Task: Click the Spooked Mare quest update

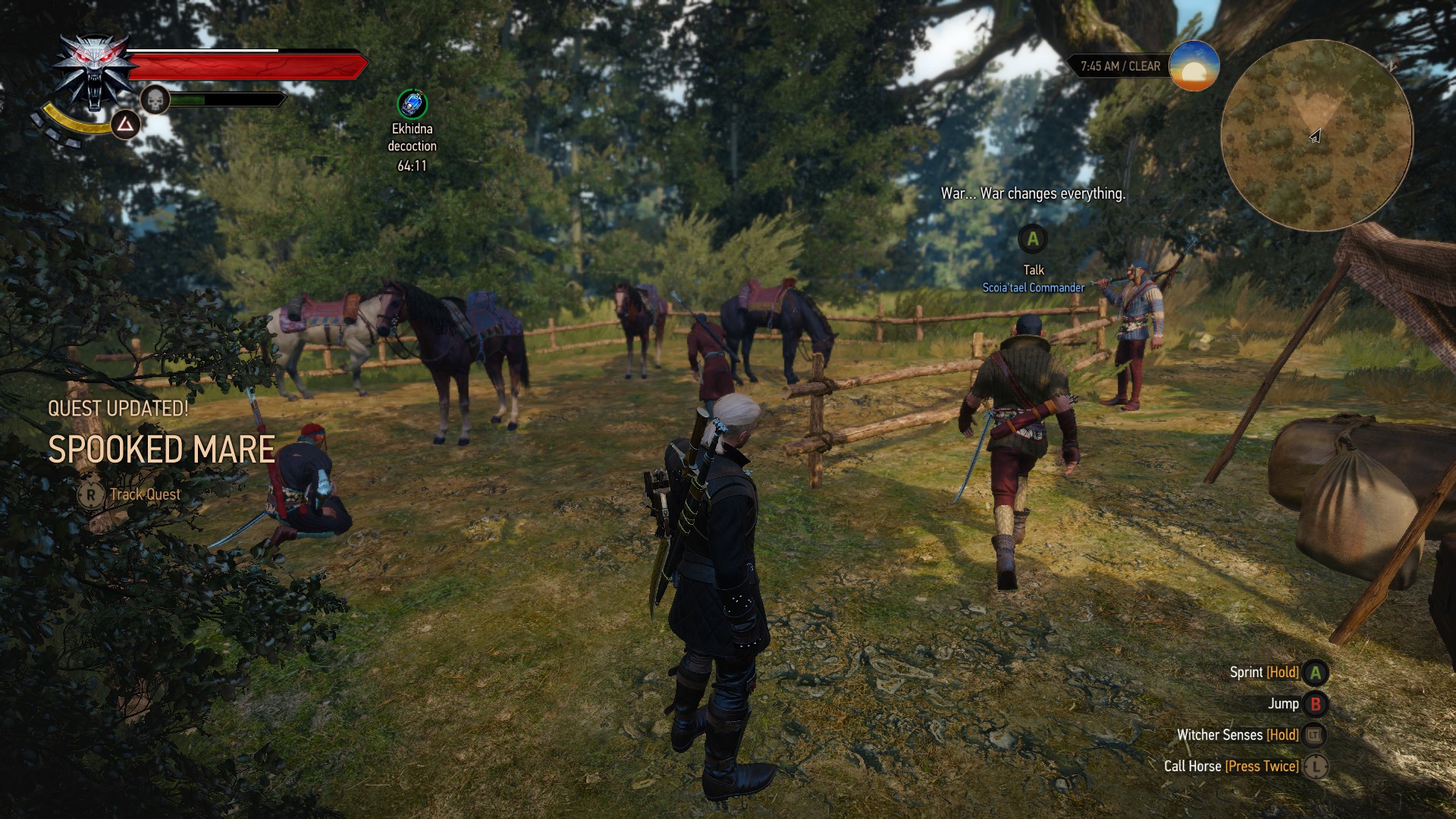Action: coord(162,449)
